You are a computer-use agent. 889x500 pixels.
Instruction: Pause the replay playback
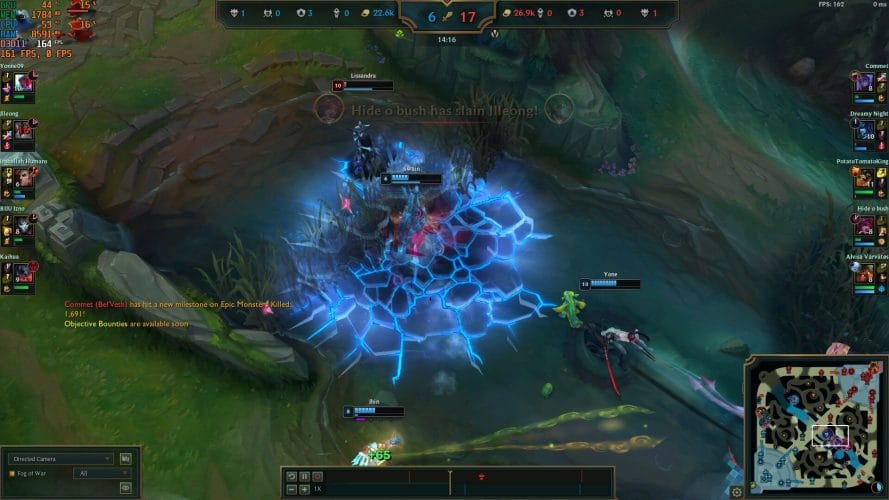tap(304, 476)
